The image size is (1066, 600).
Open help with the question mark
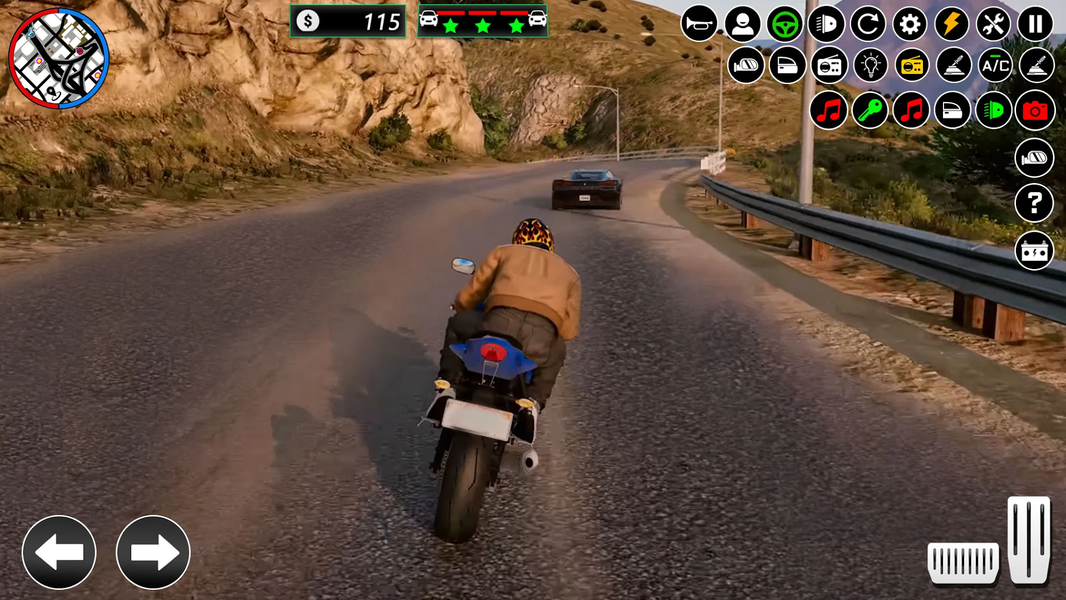tap(1035, 204)
